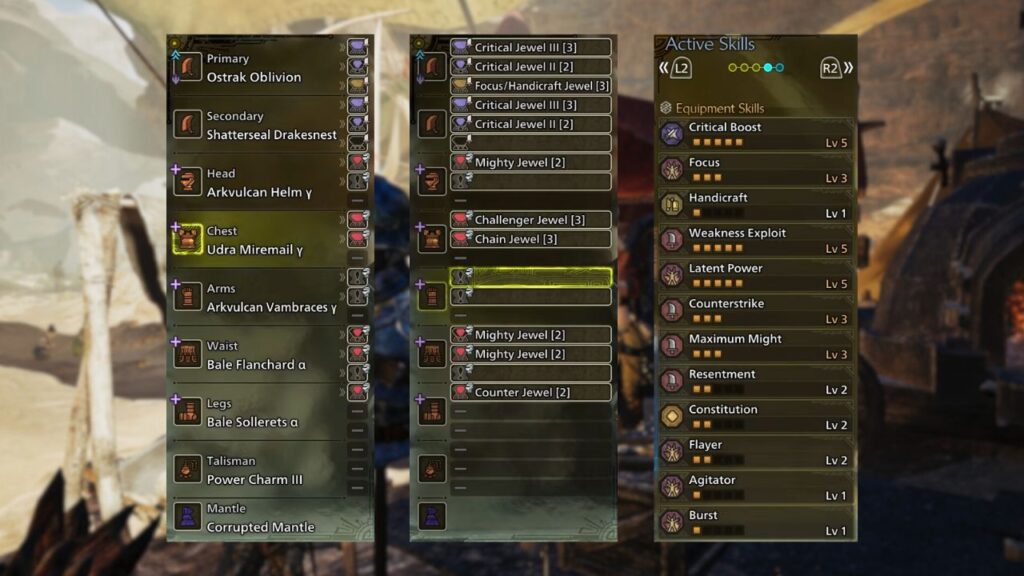The image size is (1024, 576).
Task: Select the Burst skill row
Action: pos(755,523)
